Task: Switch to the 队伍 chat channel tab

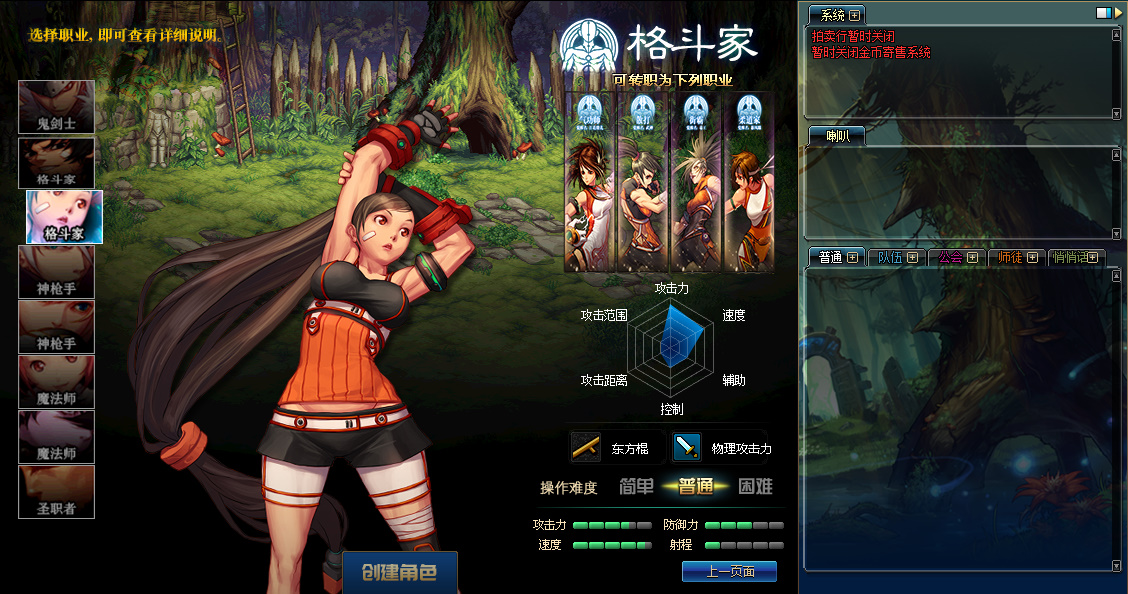Action: (x=896, y=257)
